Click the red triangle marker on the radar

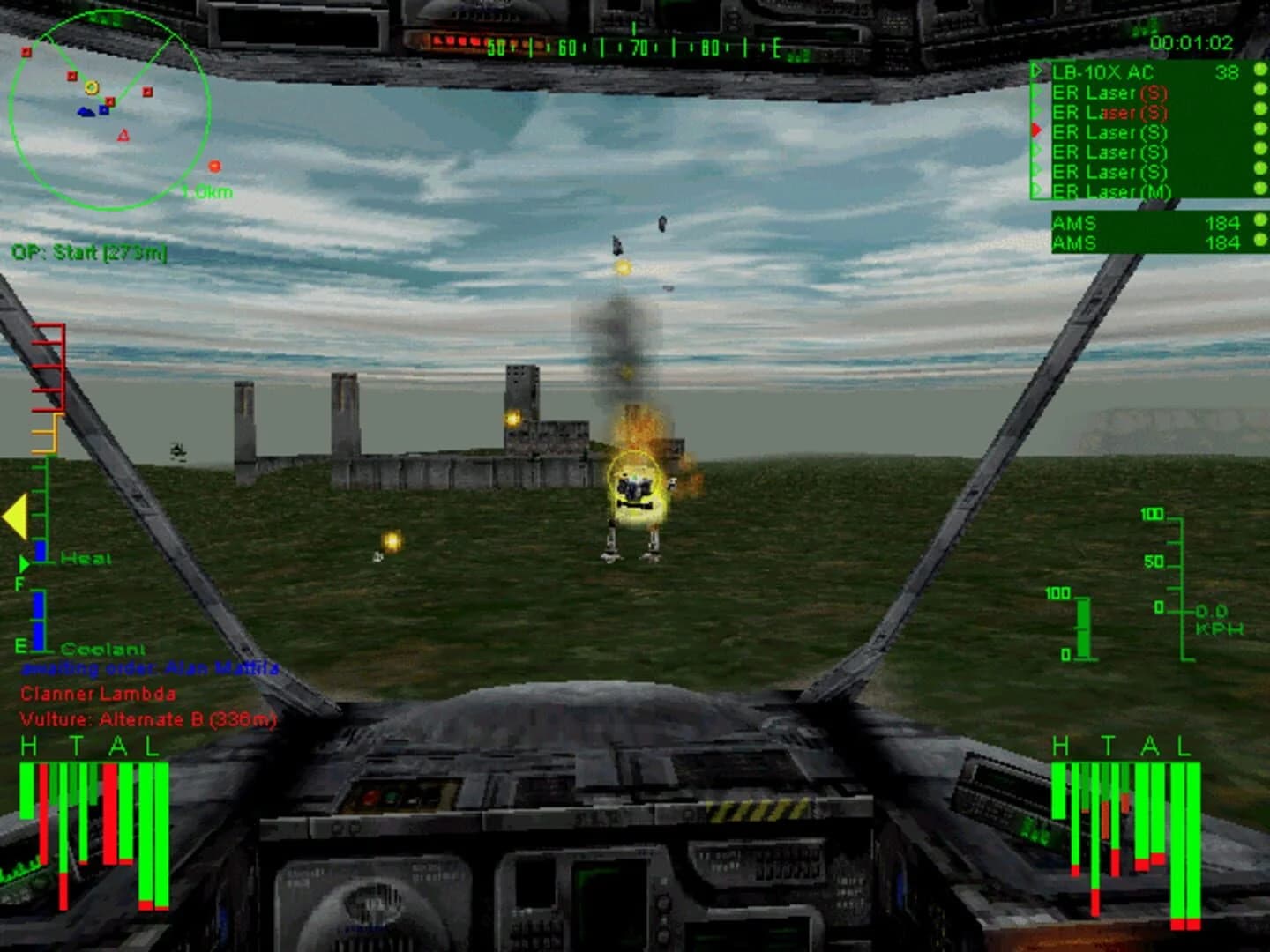click(x=123, y=135)
